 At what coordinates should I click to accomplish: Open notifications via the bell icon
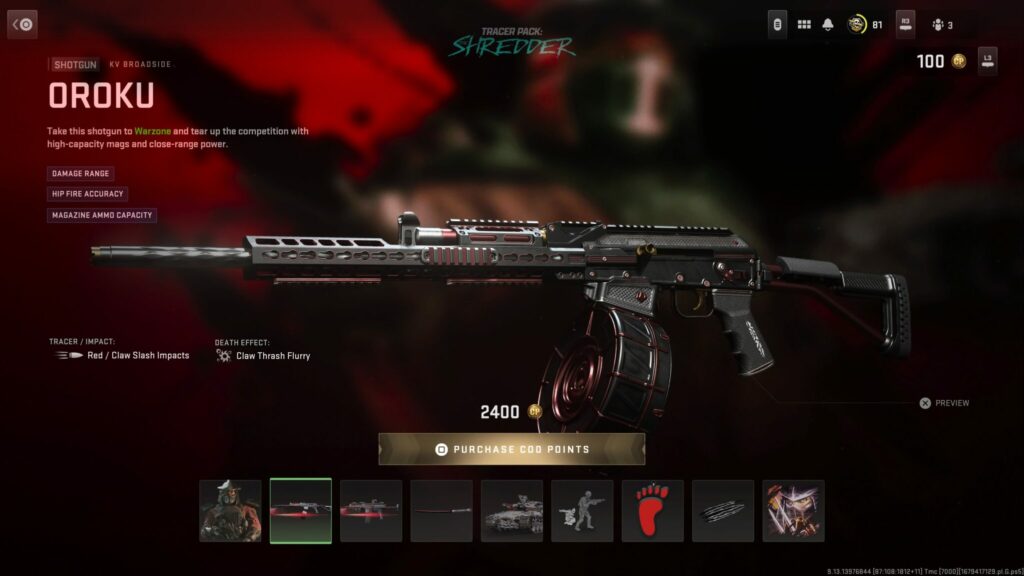tap(828, 24)
